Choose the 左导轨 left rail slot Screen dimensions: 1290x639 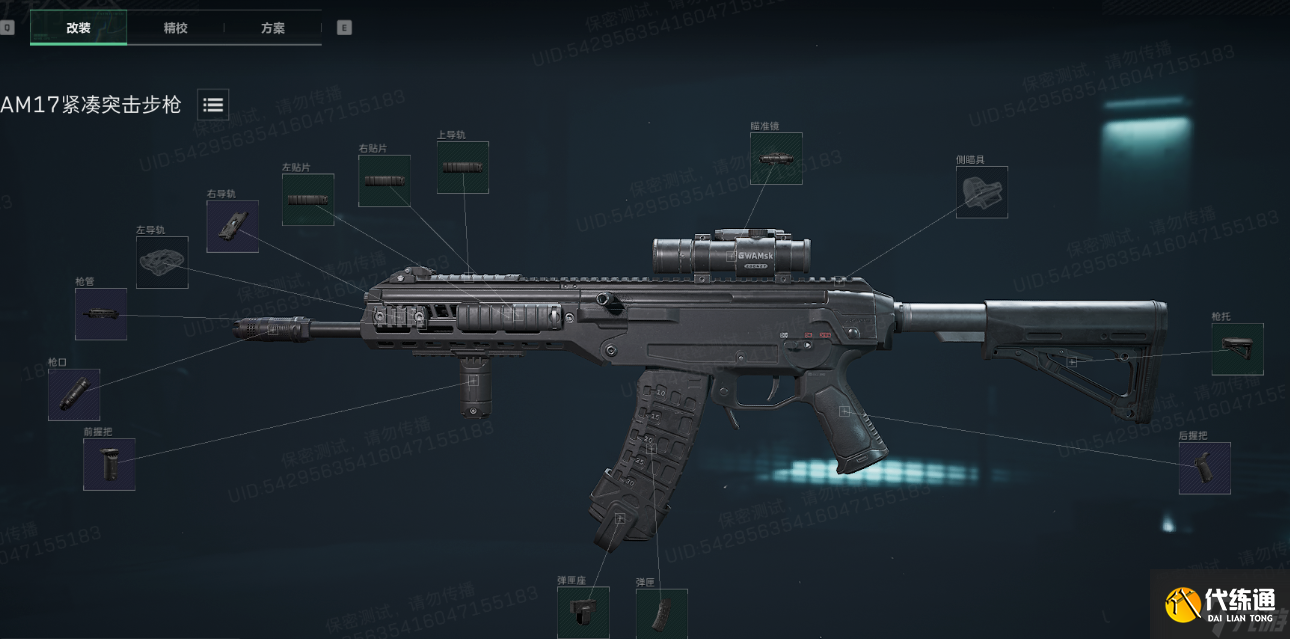tap(162, 262)
